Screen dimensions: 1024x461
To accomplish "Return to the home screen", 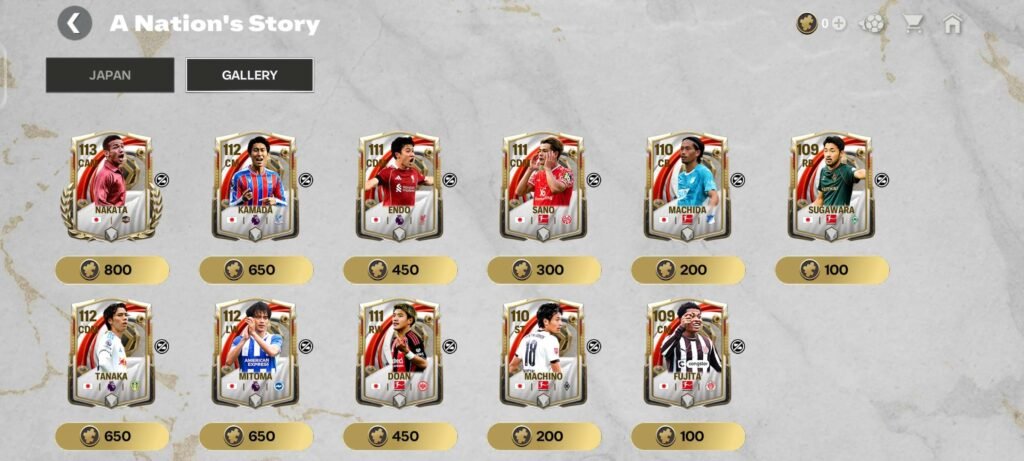I will (x=952, y=23).
